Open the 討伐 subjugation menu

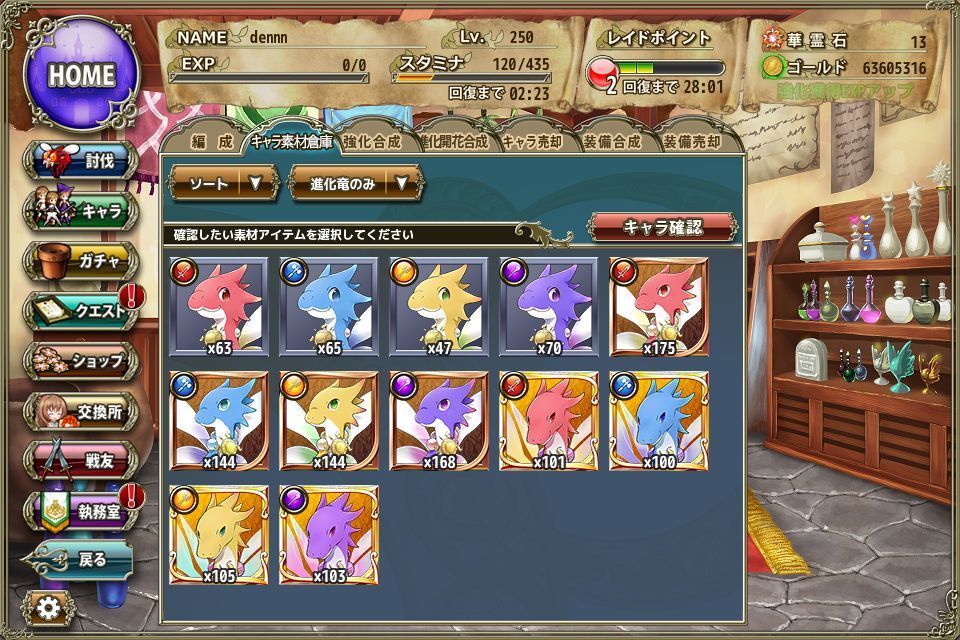click(x=84, y=162)
